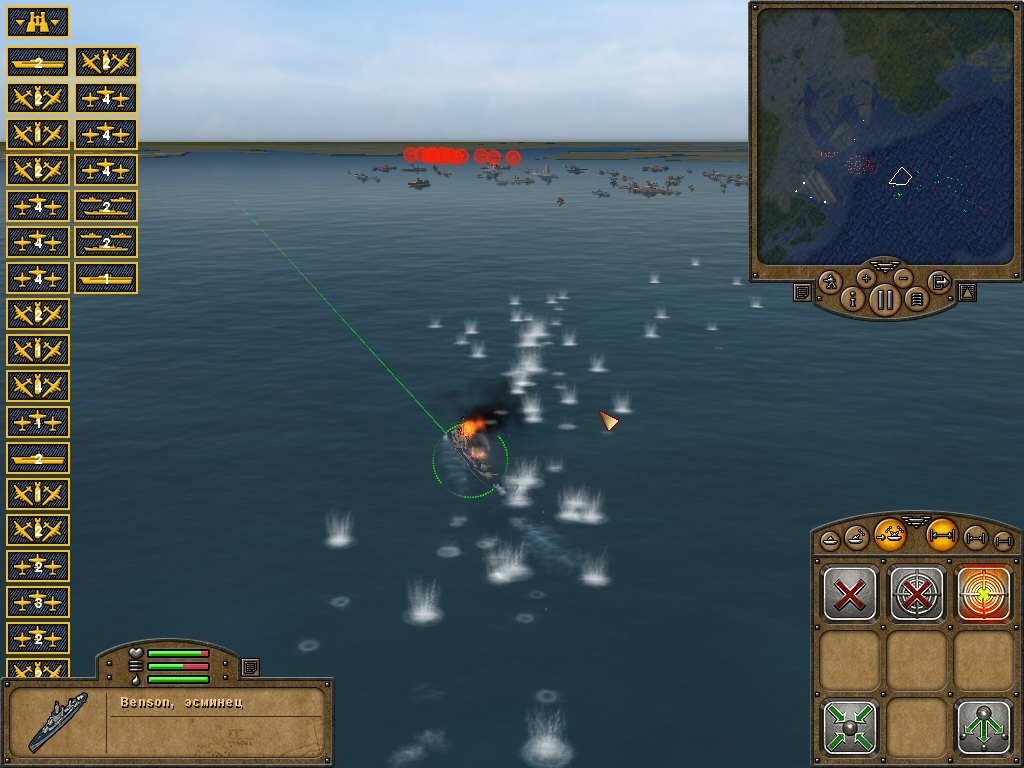Select the aircraft carrier group at top of list
The height and width of the screenshot is (768, 1024).
click(x=38, y=62)
